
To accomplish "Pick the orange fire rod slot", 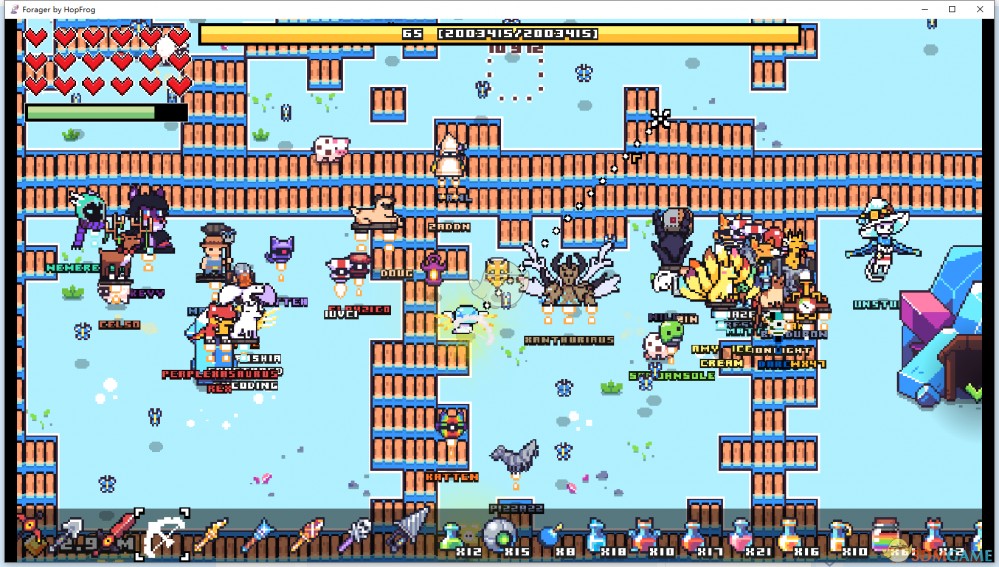I will pyautogui.click(x=306, y=535).
